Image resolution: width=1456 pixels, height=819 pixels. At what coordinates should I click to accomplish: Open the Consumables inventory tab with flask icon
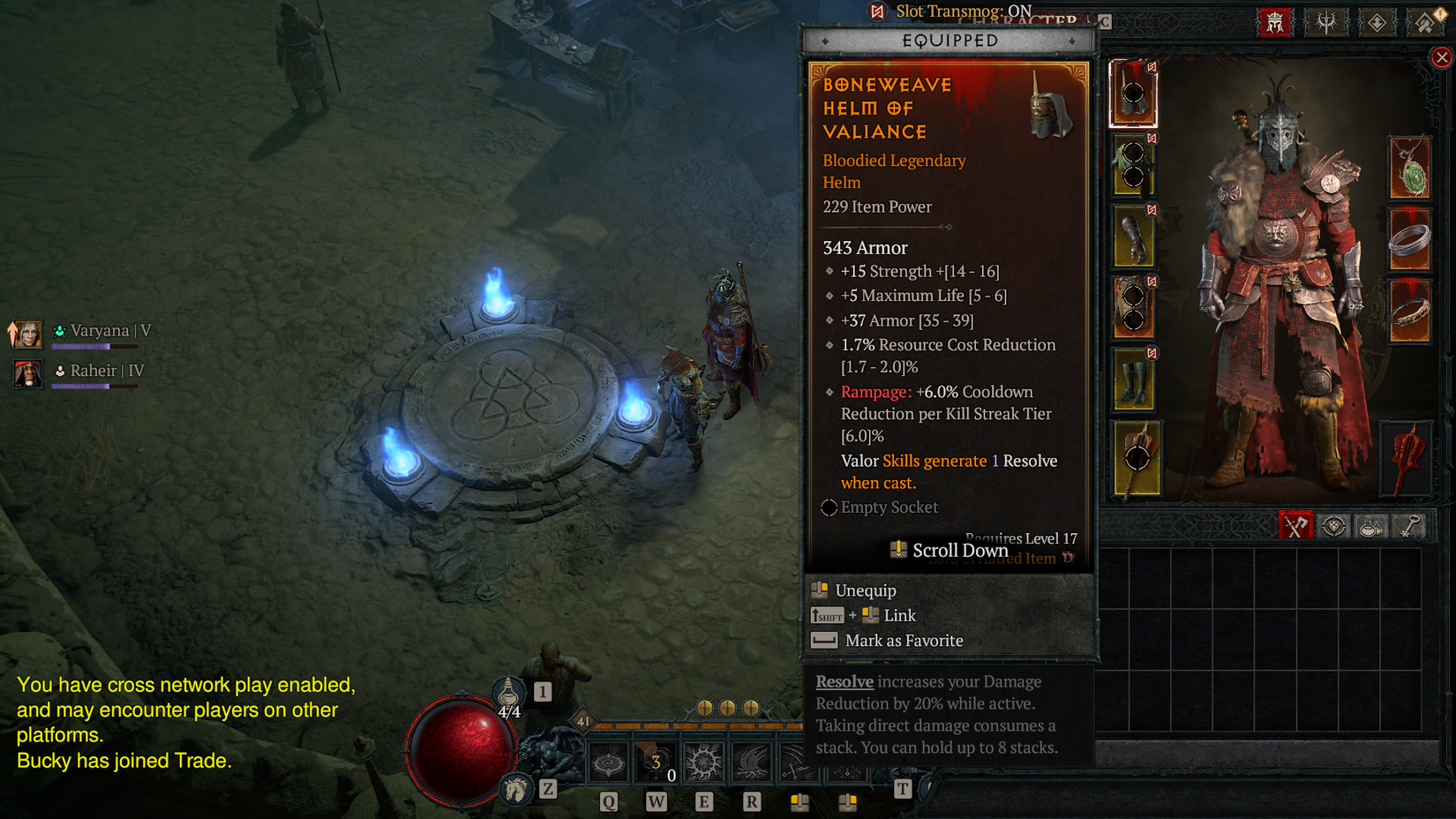pos(1373,526)
